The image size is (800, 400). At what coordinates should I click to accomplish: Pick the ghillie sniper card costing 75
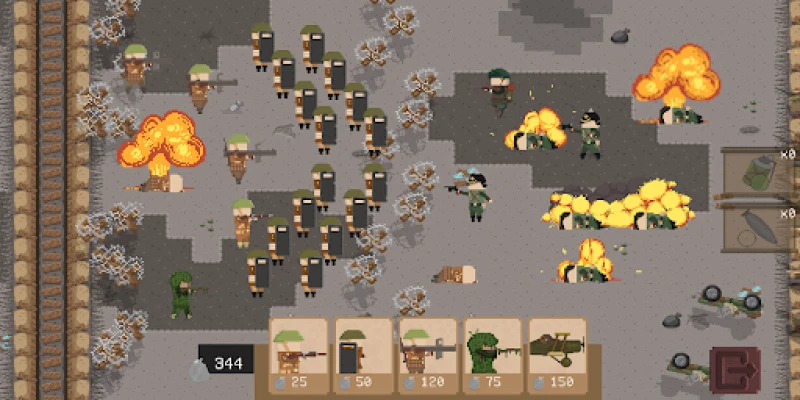pyautogui.click(x=492, y=354)
